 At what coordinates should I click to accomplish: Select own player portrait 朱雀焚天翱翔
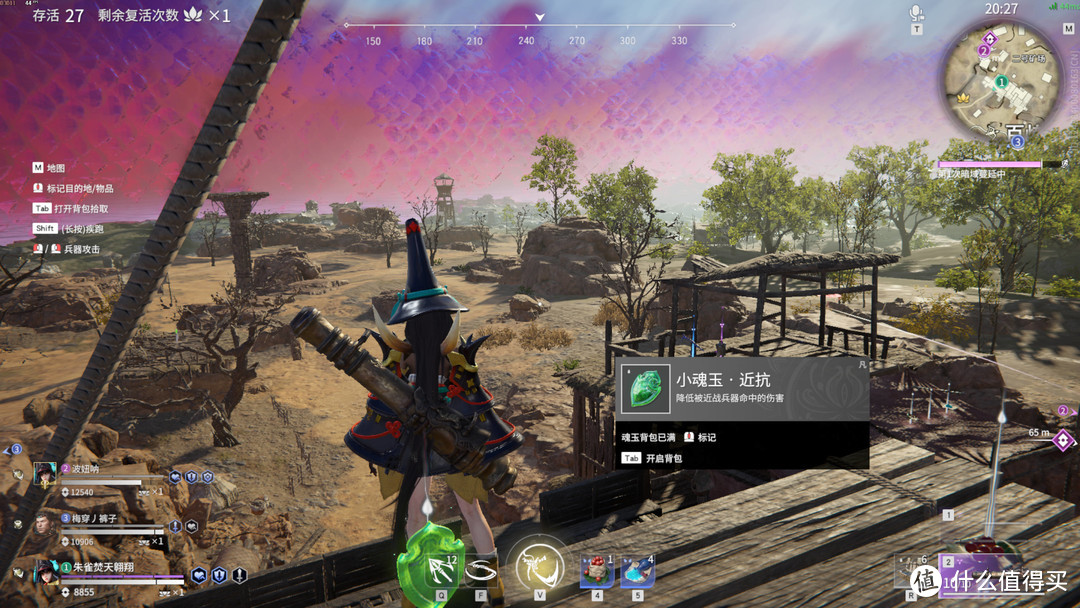[45, 571]
